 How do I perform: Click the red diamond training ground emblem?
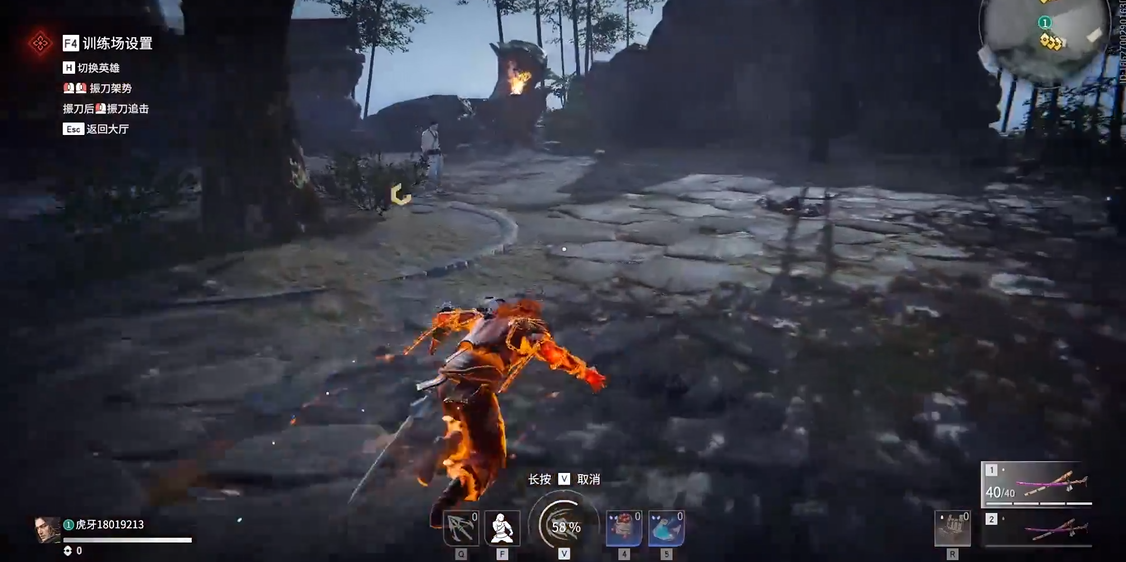click(x=40, y=43)
